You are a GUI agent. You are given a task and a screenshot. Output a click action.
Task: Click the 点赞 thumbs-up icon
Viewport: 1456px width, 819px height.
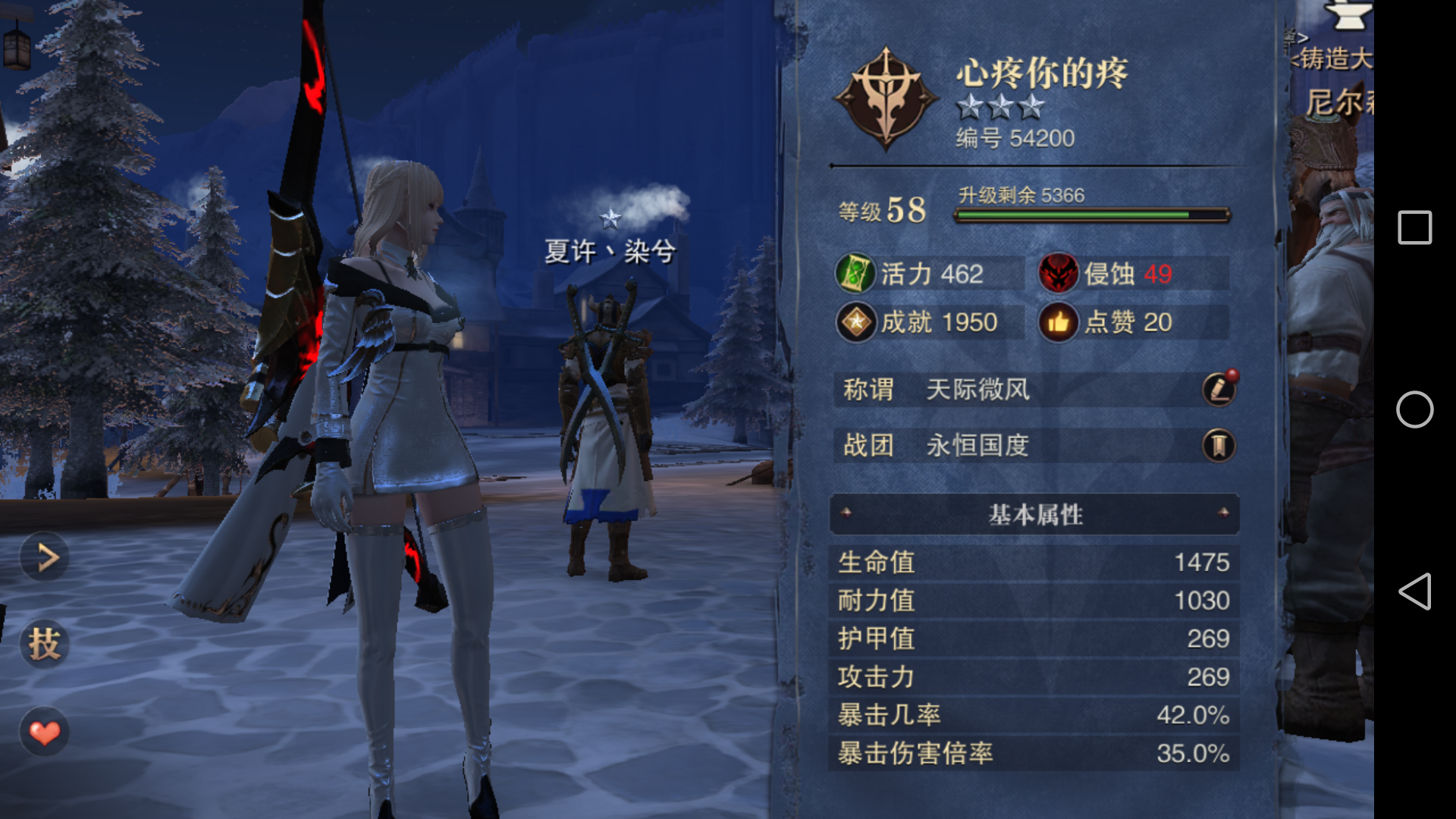[1059, 322]
